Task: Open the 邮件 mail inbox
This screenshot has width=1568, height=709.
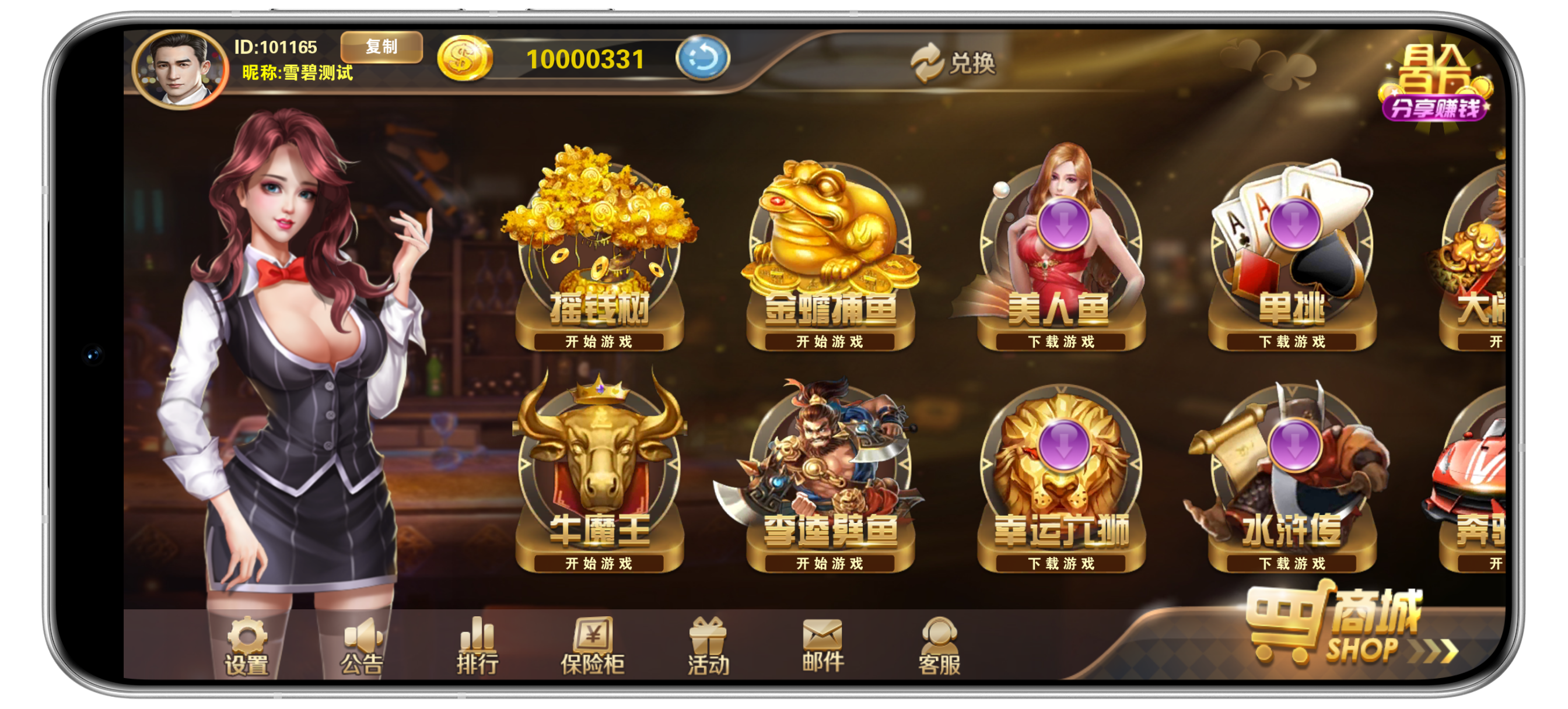Action: click(823, 645)
